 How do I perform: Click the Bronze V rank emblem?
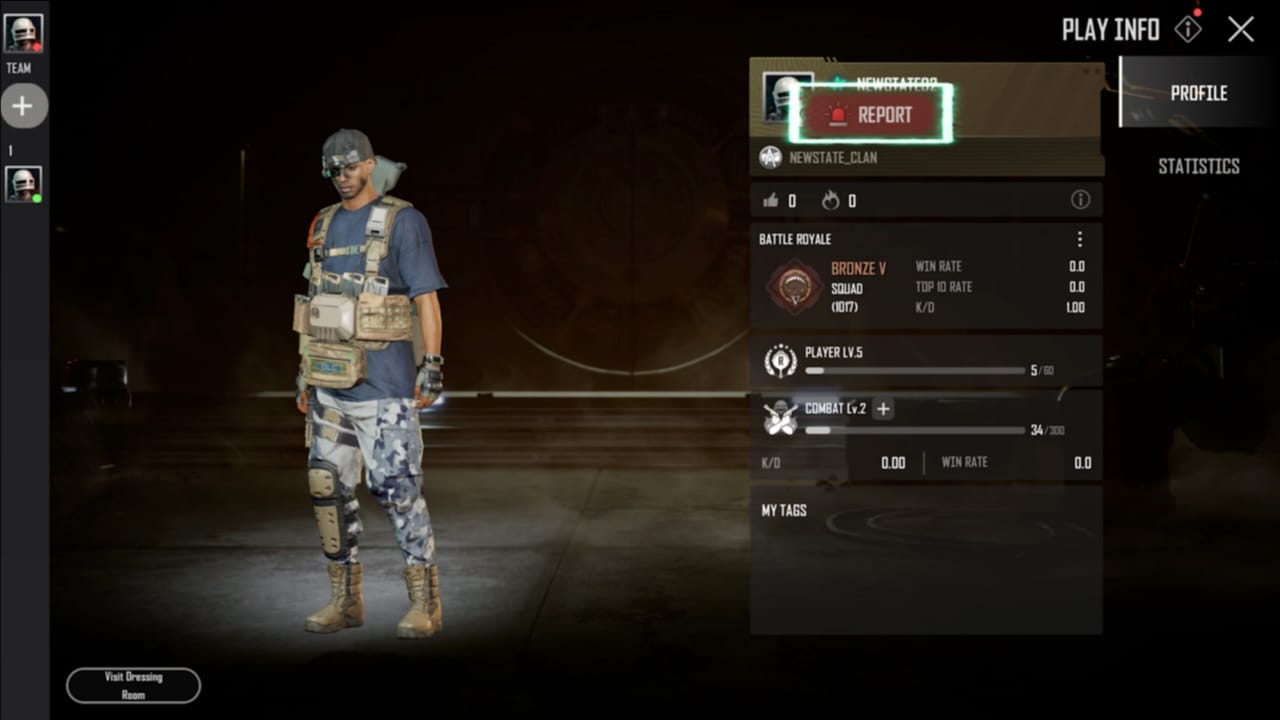[x=795, y=287]
